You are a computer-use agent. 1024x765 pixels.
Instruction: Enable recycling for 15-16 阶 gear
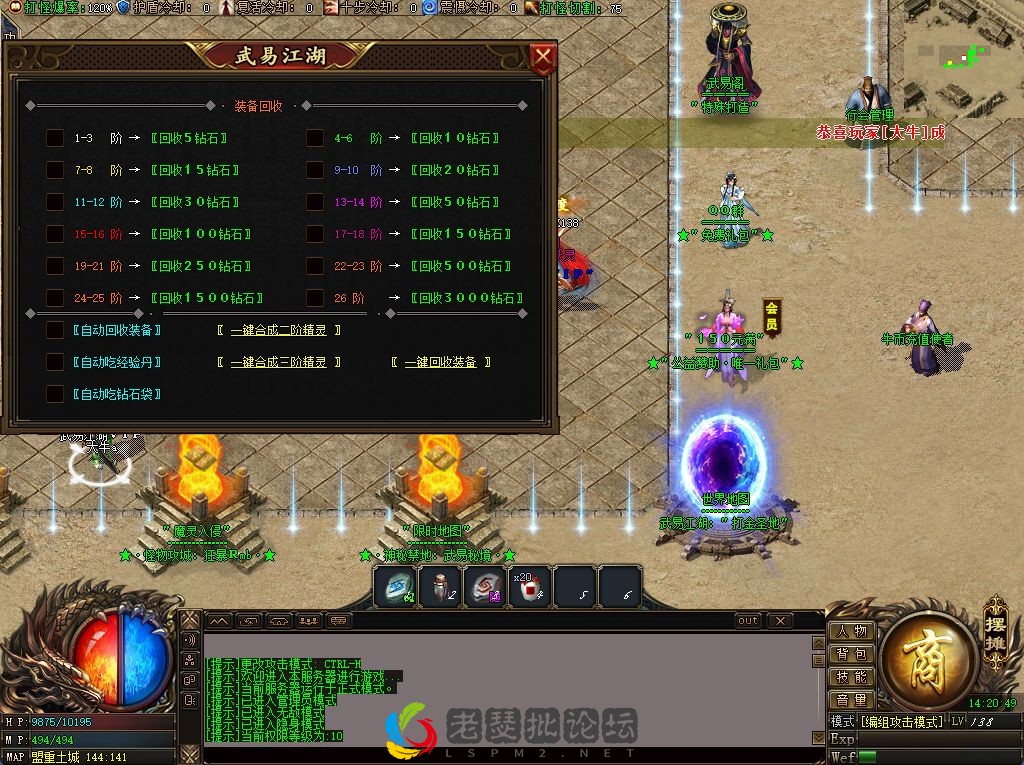(55, 235)
